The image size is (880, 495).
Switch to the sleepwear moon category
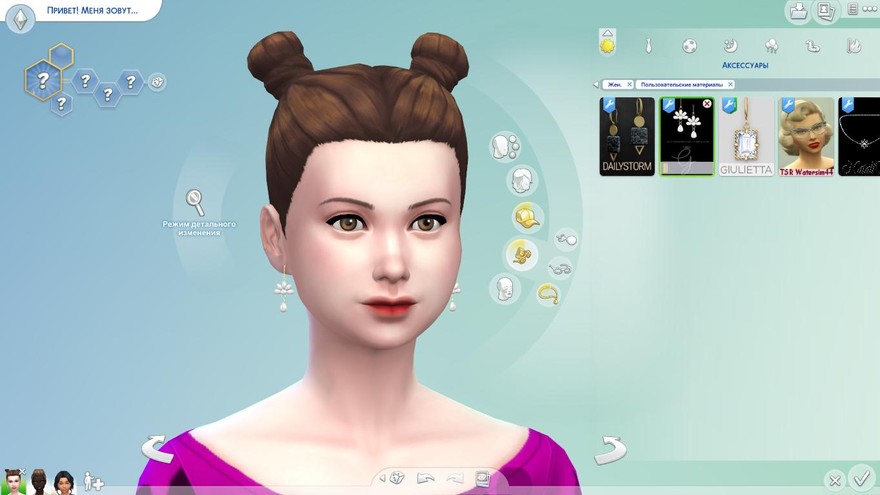tap(730, 46)
